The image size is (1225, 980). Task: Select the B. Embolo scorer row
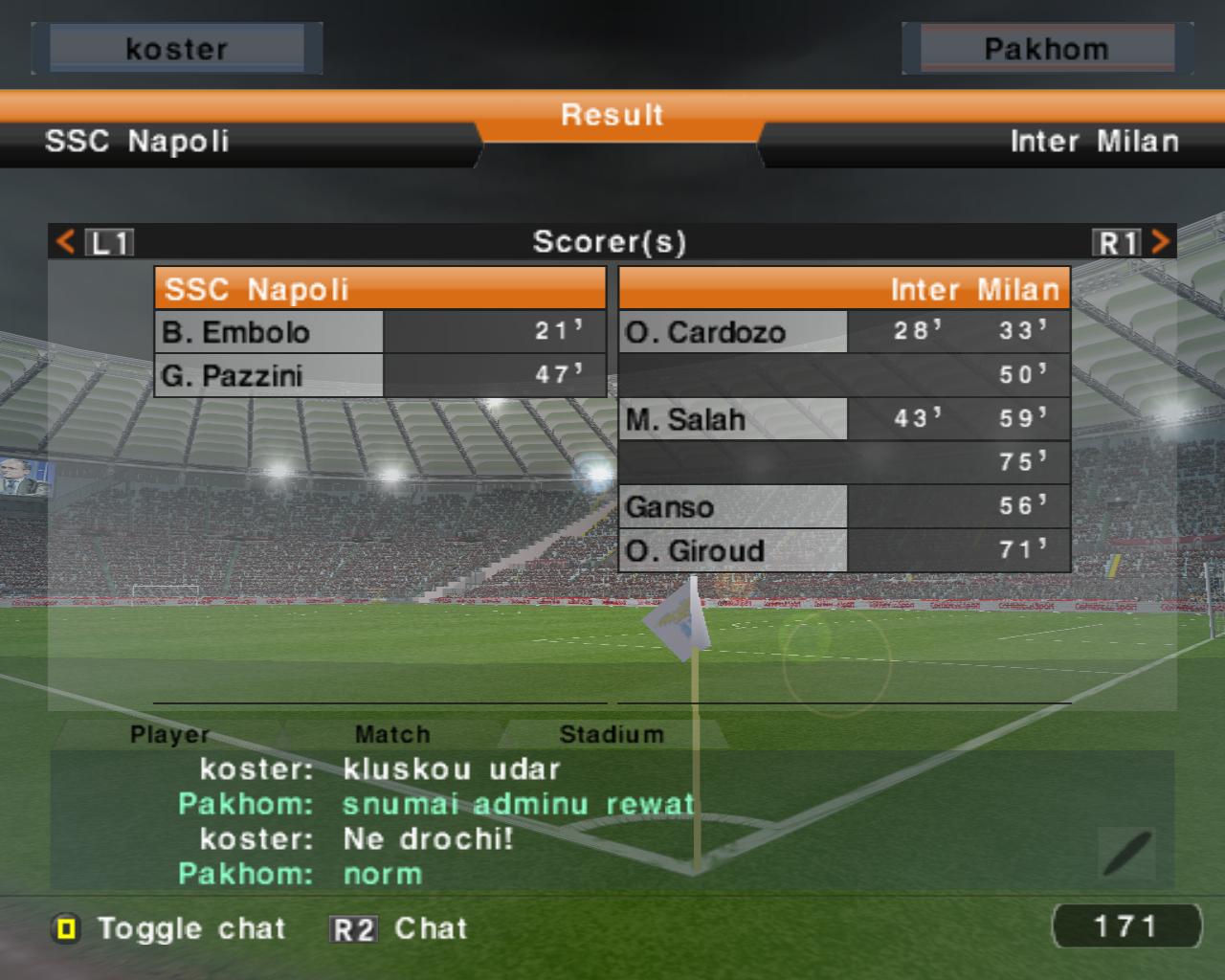tap(380, 332)
